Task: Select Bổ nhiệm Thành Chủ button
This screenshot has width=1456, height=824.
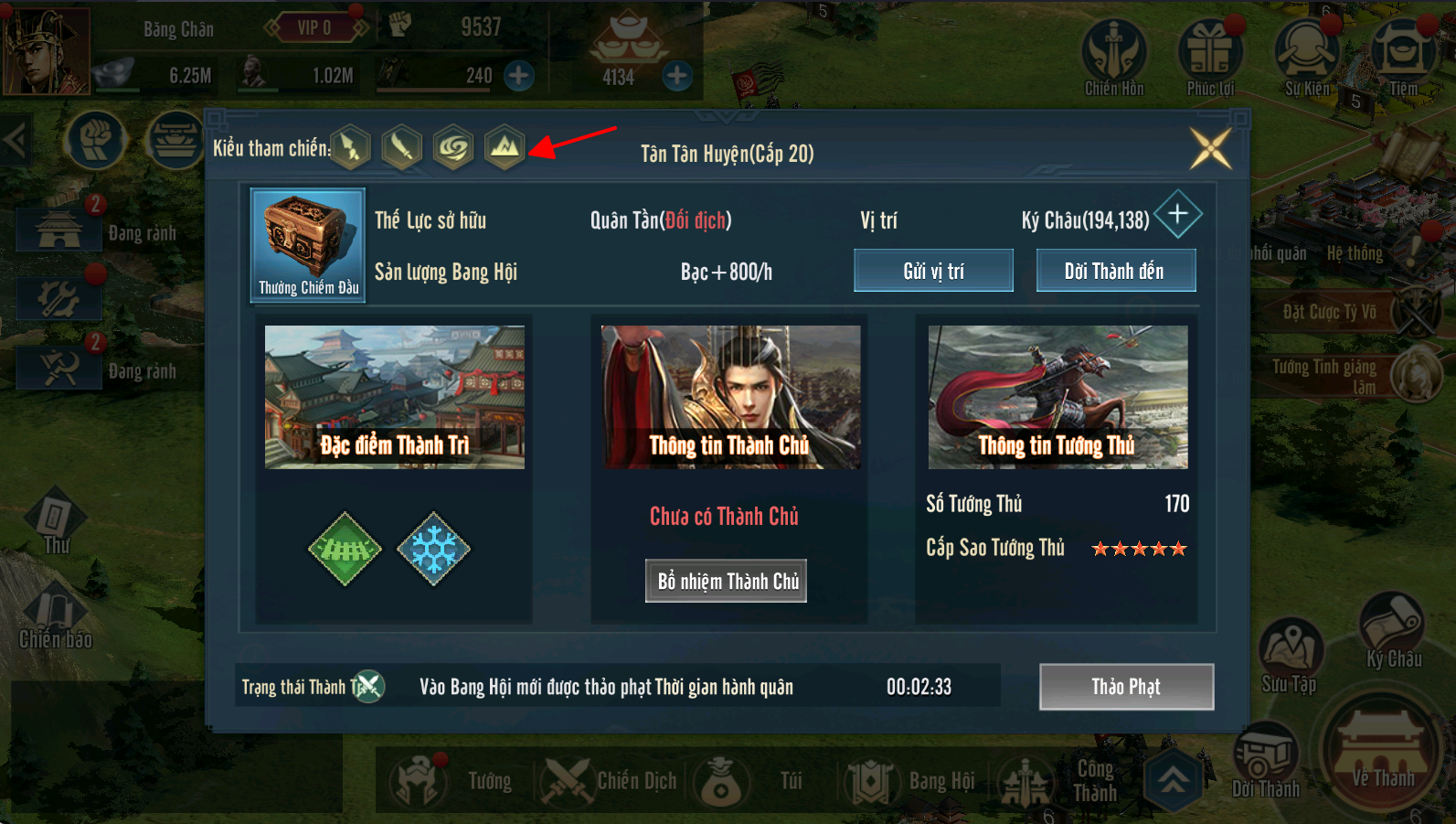Action: 727,581
